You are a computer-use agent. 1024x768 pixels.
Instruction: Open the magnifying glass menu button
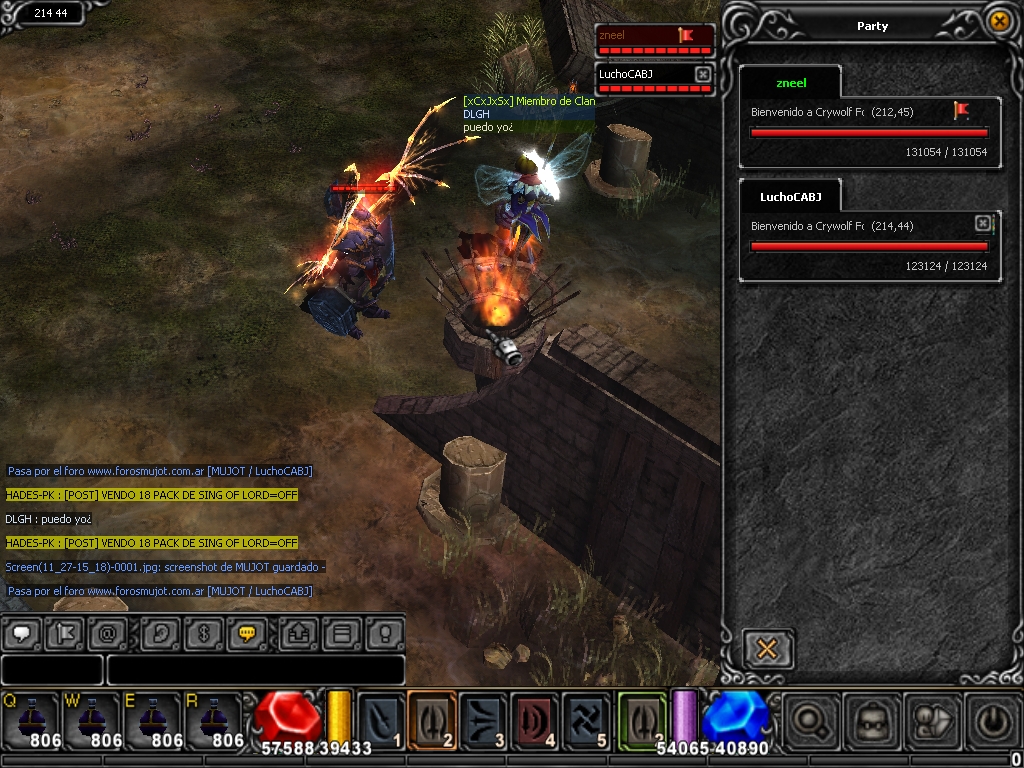tap(808, 719)
